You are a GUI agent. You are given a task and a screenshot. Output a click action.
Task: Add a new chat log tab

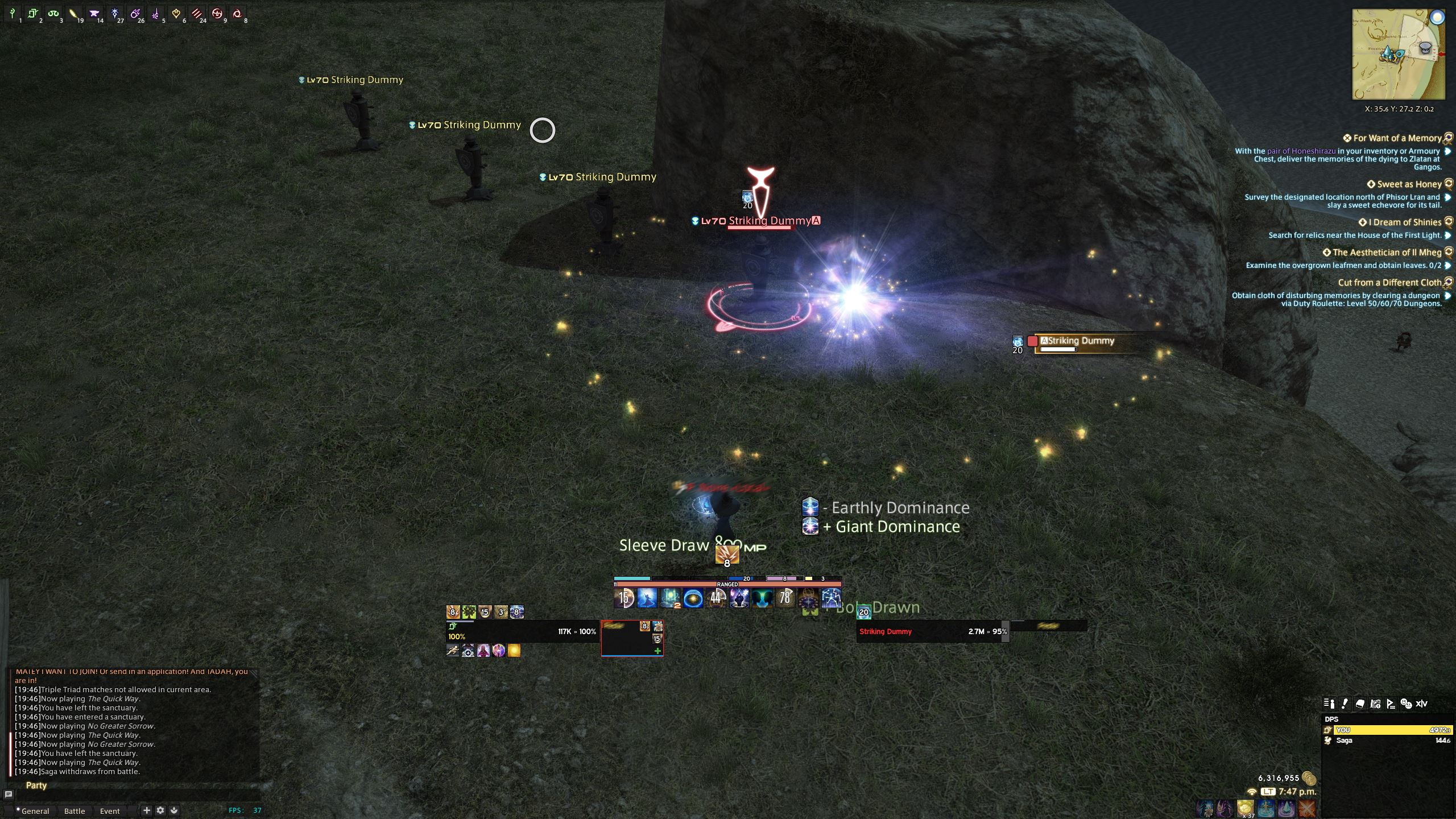(146, 810)
